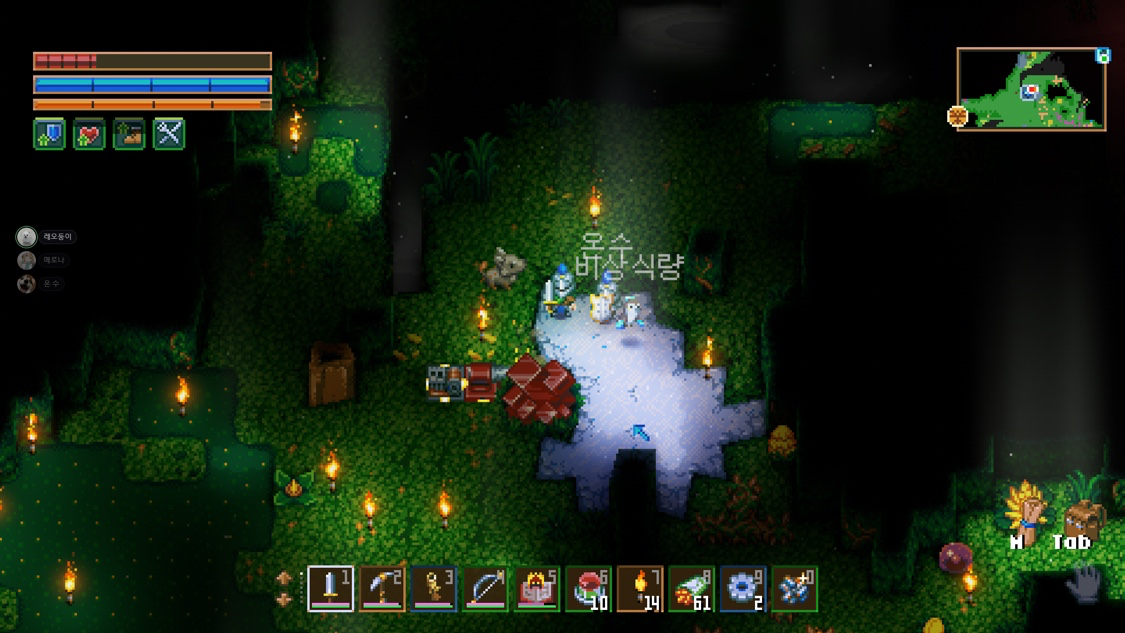Select the pickaxe in hotbar slot 2
Viewport: 1125px width, 633px height.
[382, 589]
